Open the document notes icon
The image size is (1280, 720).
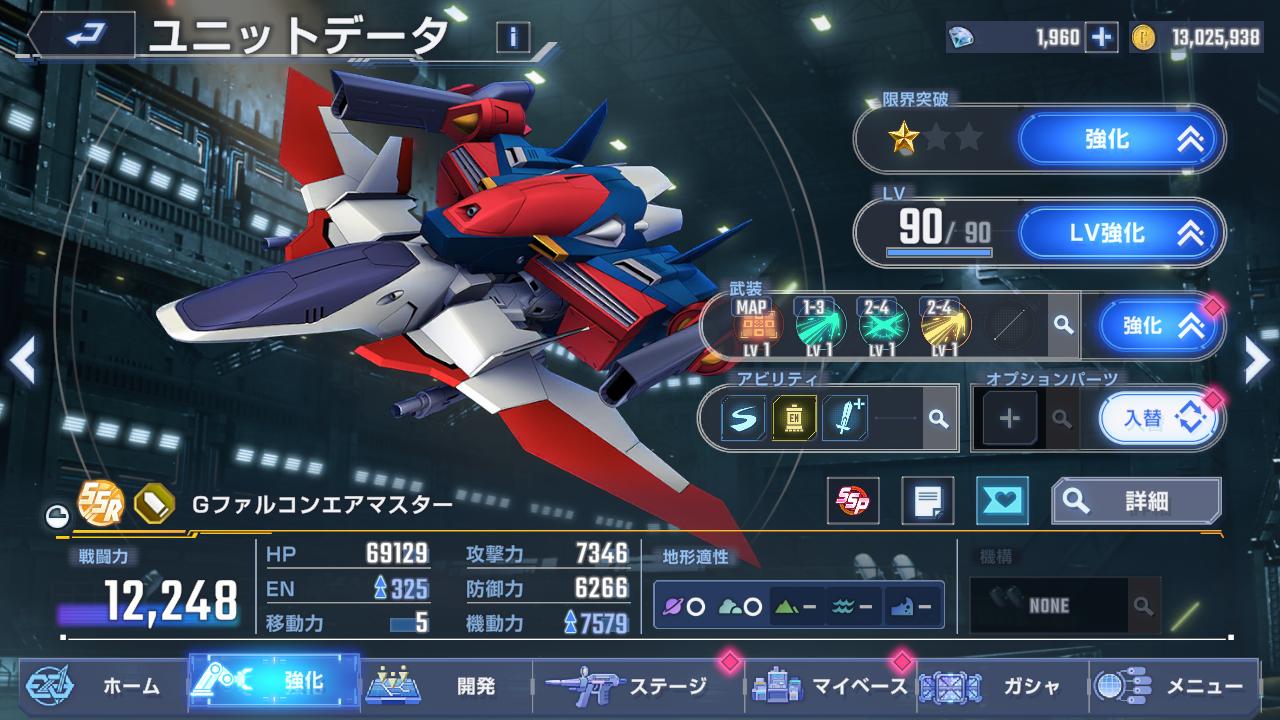pos(927,501)
